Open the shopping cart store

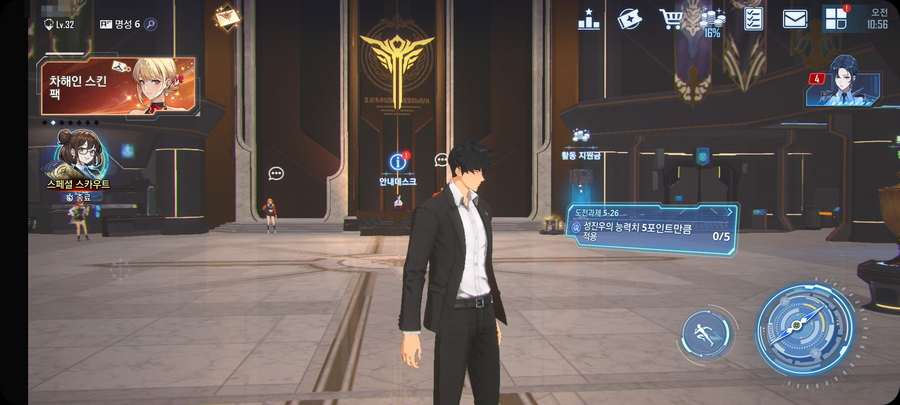pos(670,19)
